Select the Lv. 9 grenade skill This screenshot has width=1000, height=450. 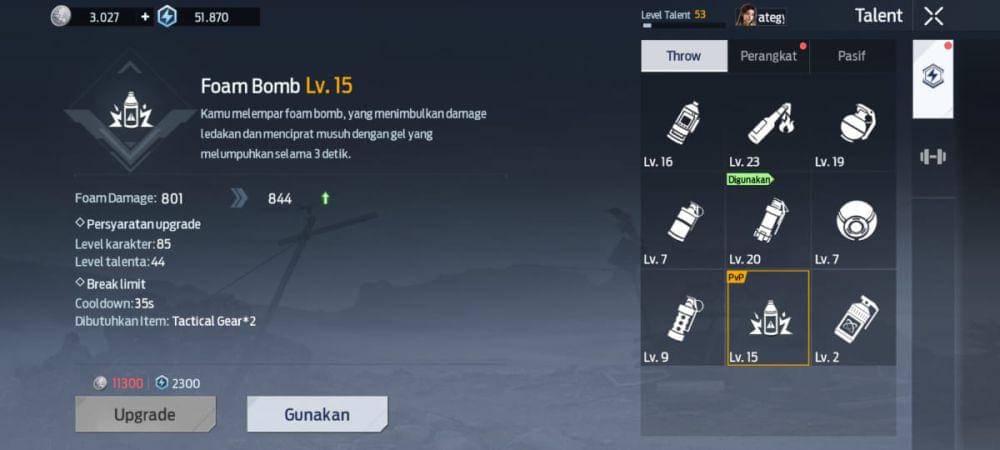pyautogui.click(x=683, y=318)
